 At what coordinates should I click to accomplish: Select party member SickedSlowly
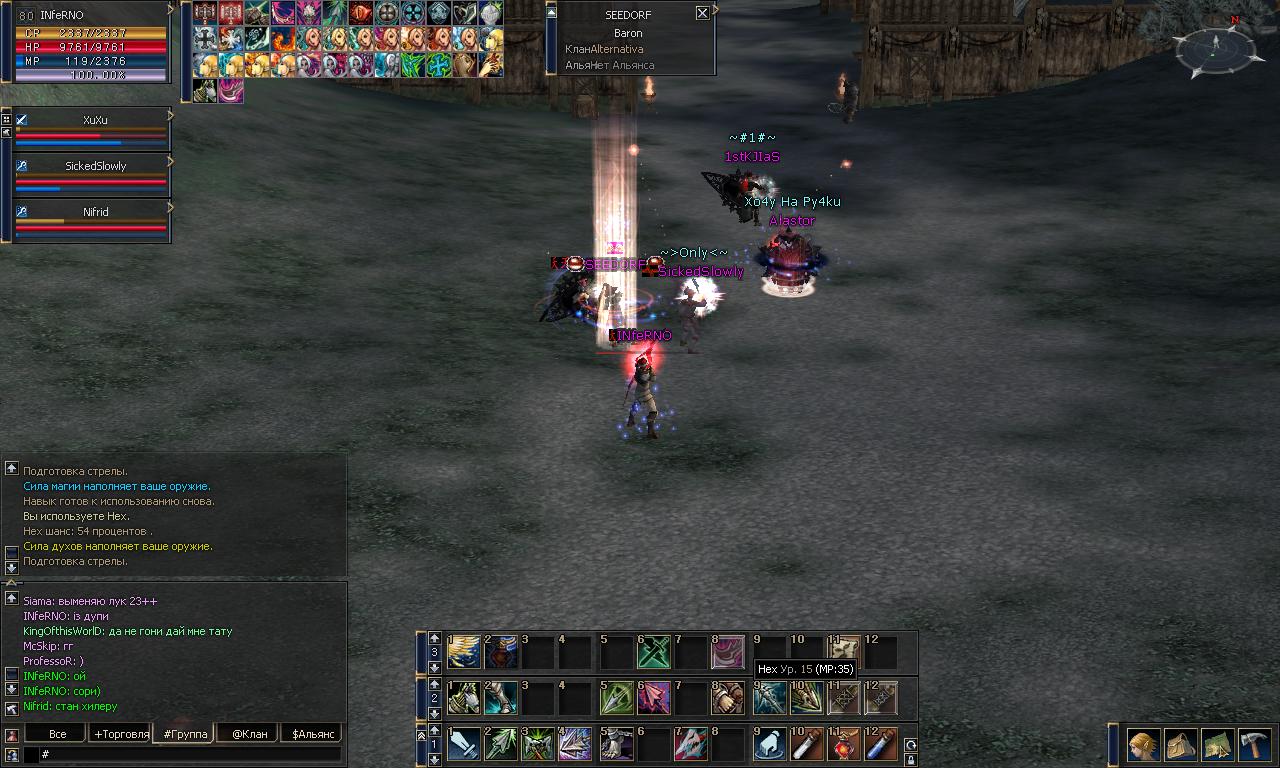95,166
